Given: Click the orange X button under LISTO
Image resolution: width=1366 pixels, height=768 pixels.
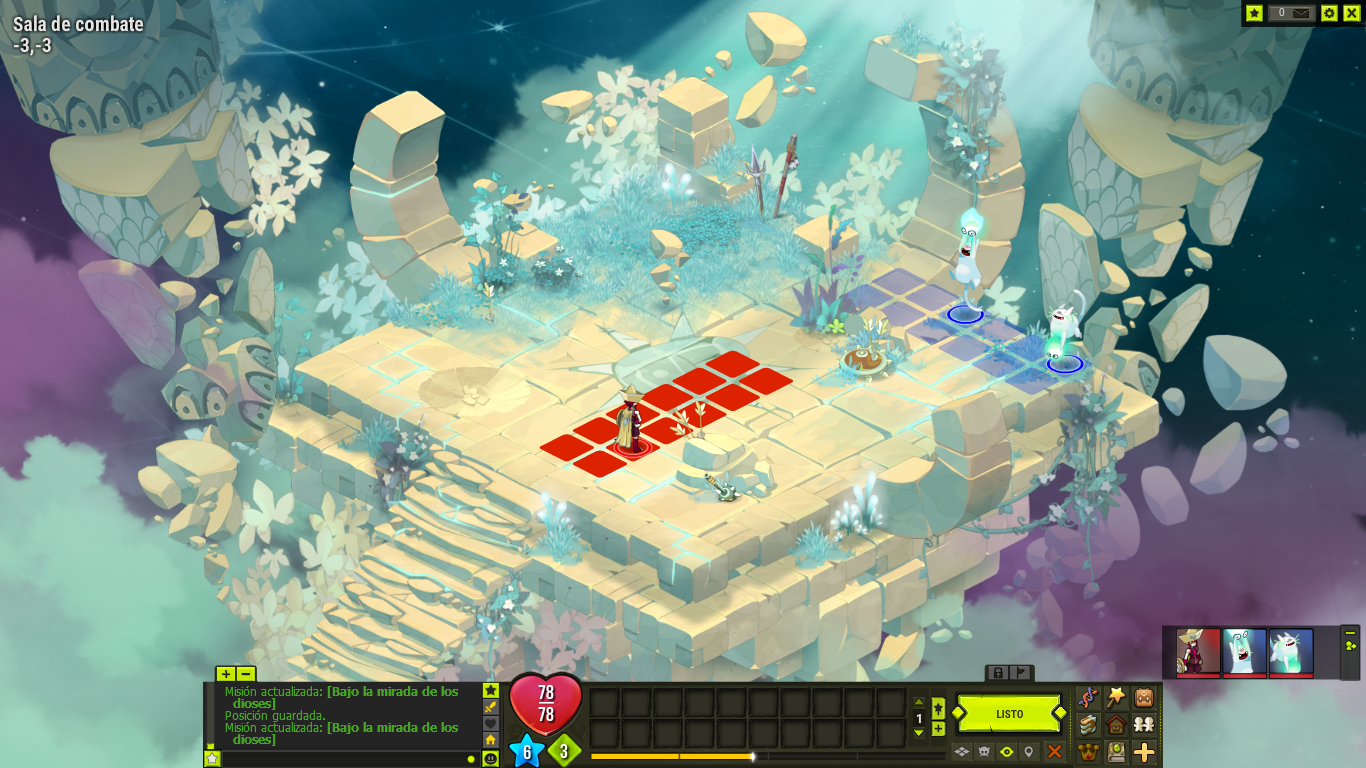Looking at the screenshot, I should pos(1054,751).
